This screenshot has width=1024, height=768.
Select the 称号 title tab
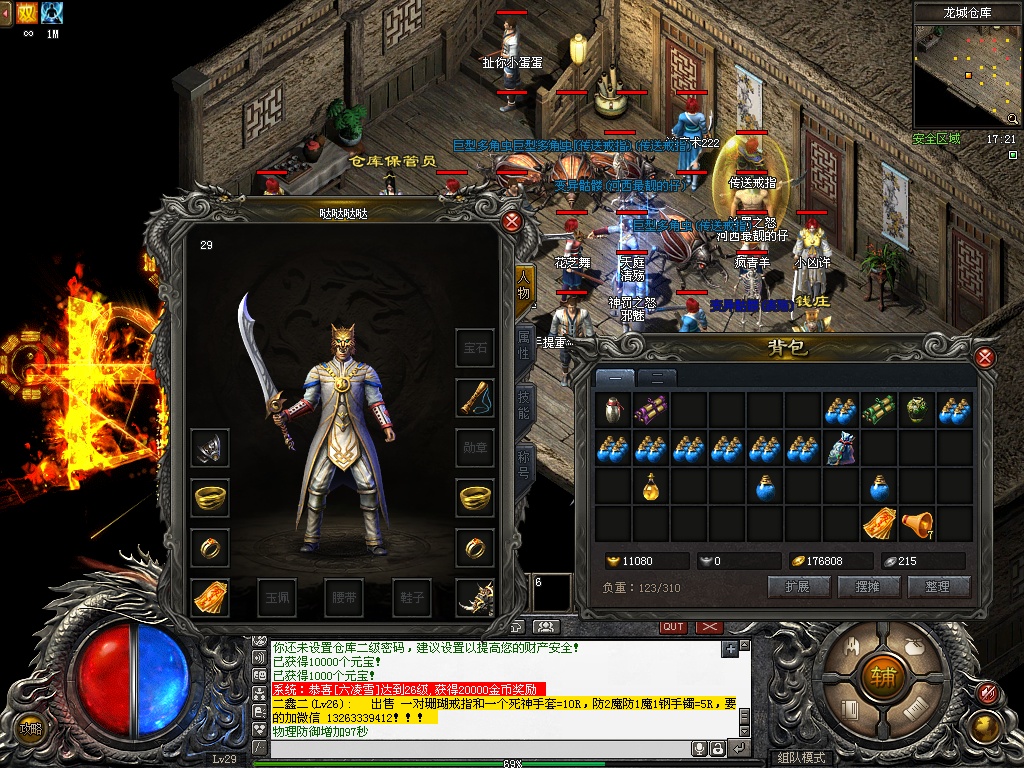click(523, 461)
